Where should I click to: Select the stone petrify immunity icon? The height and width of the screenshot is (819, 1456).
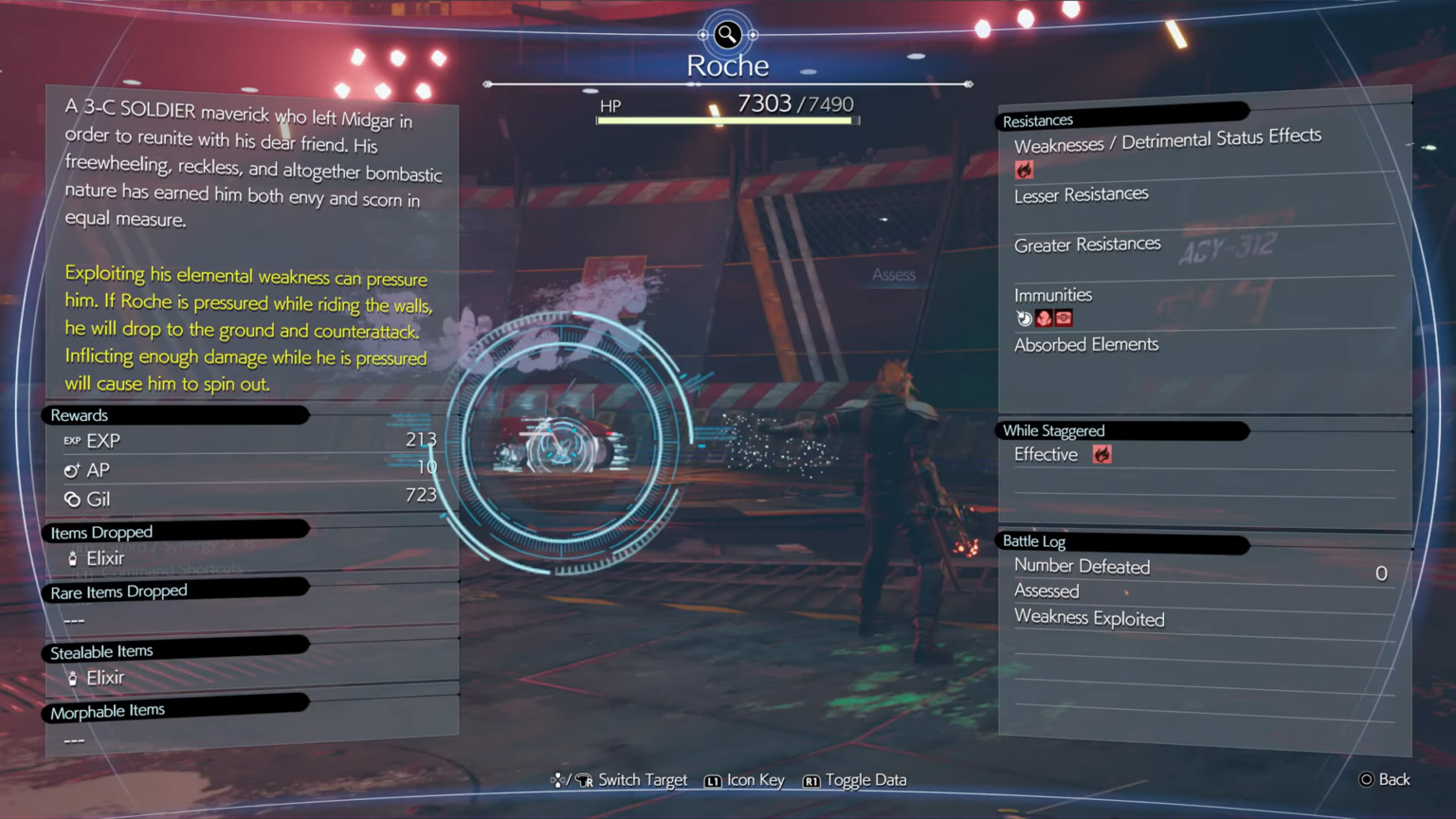1044,318
